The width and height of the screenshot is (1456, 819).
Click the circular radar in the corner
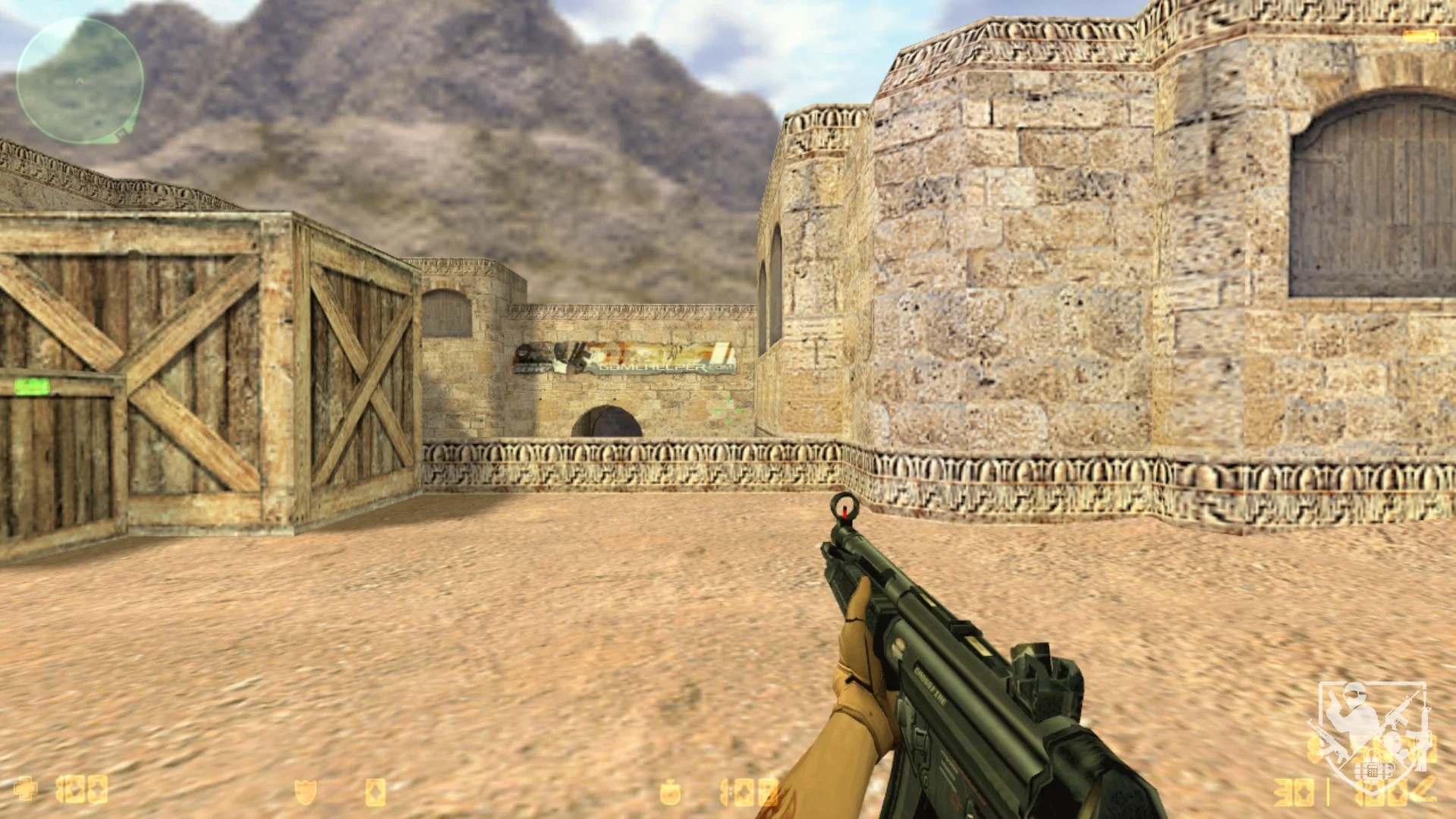(80, 80)
